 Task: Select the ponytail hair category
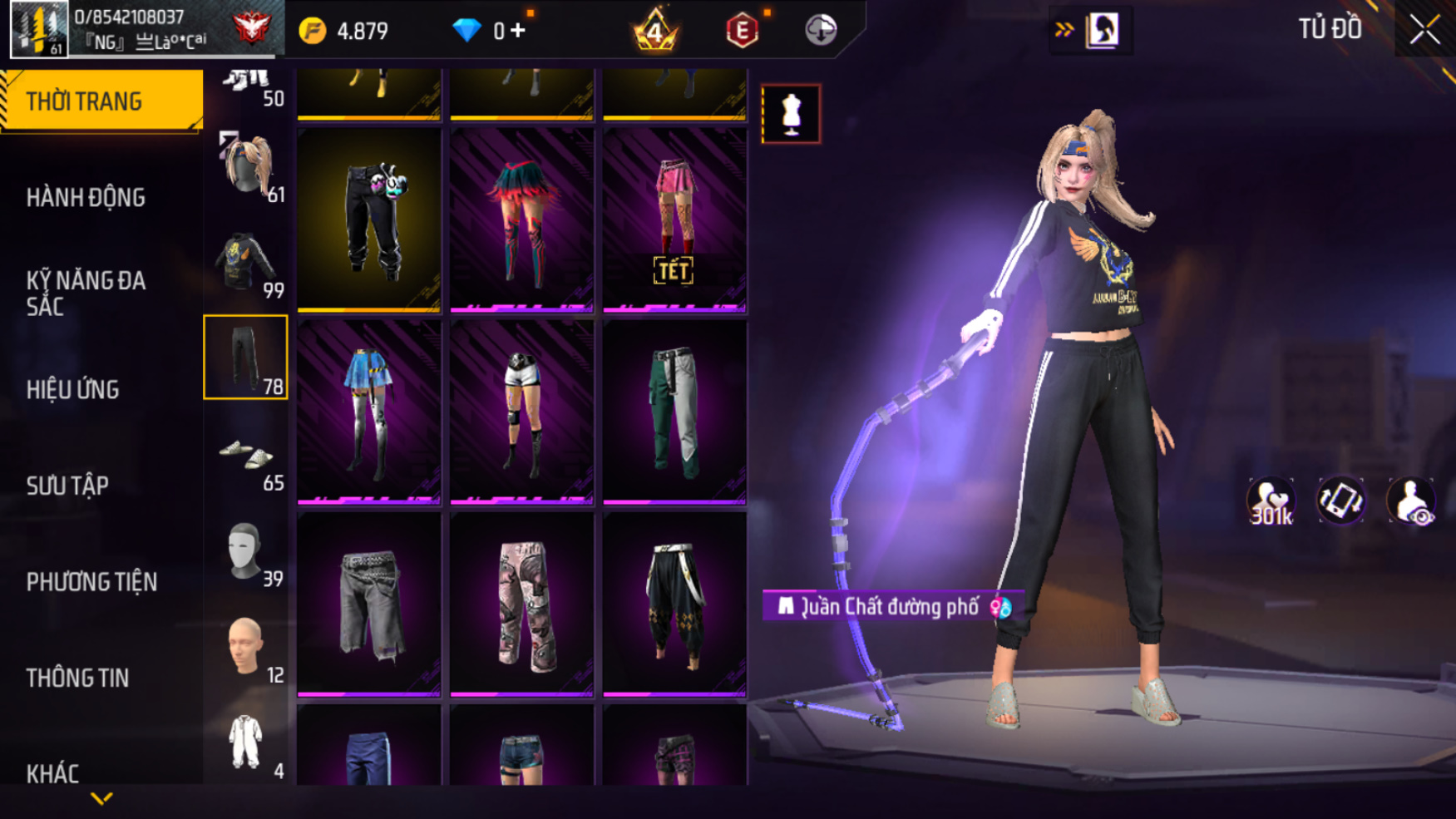pos(246,166)
